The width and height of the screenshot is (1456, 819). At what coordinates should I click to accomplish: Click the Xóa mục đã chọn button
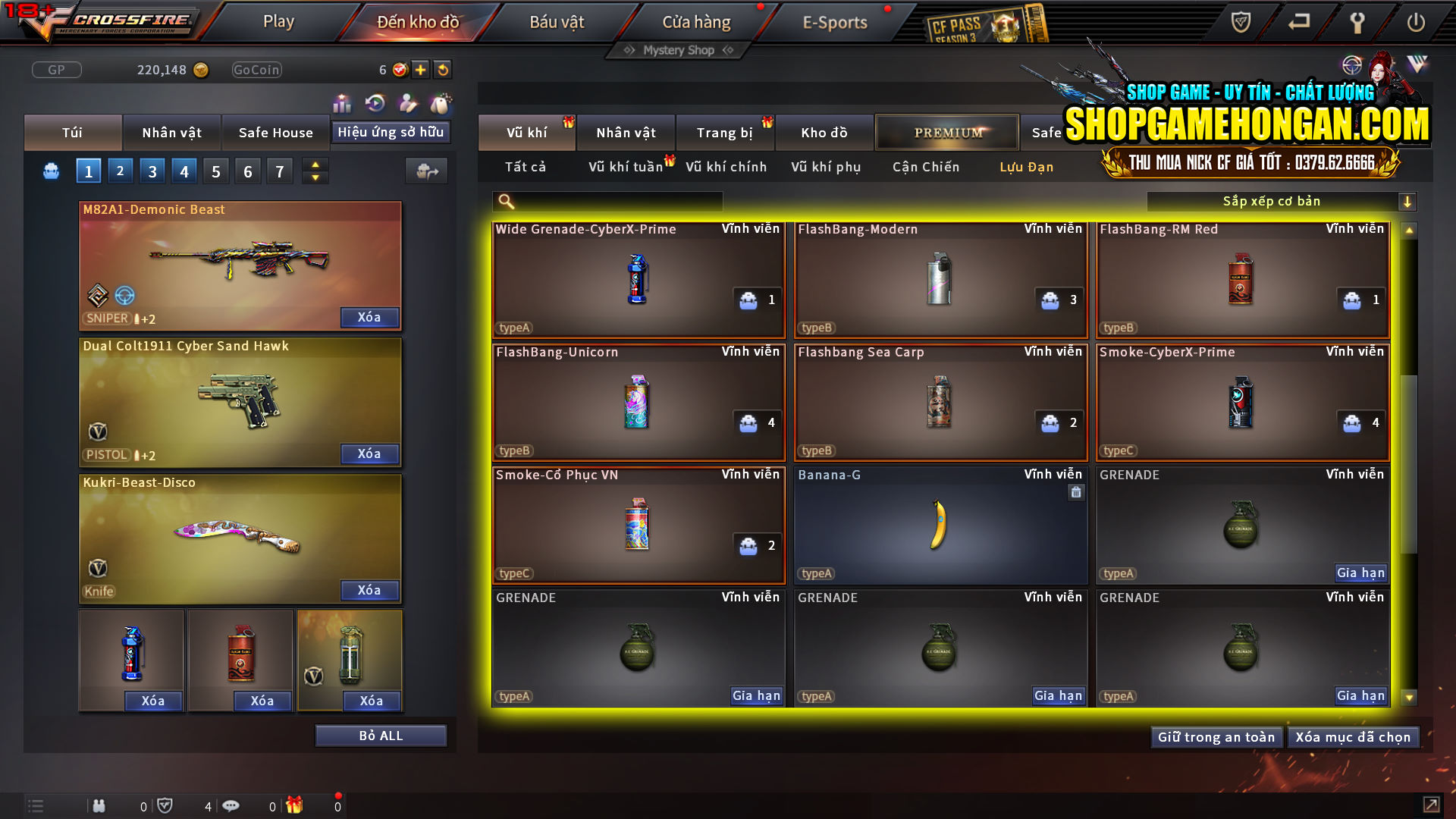pos(1353,736)
